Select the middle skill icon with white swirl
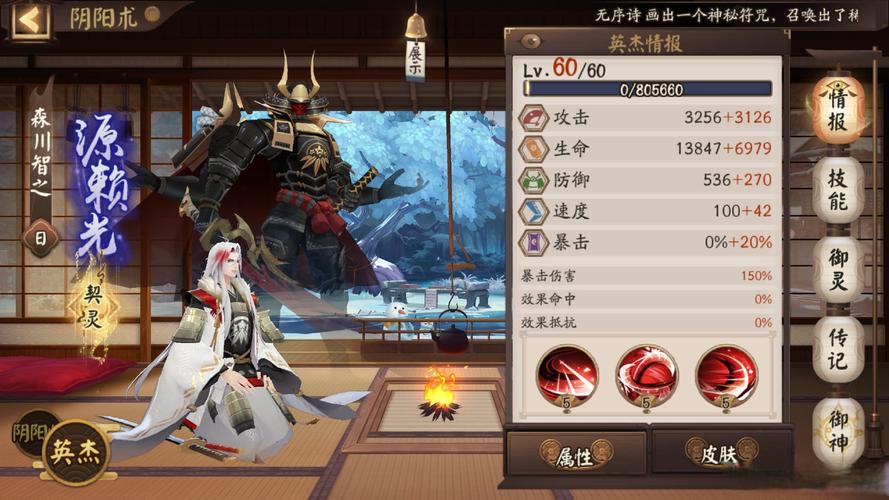 [x=646, y=373]
